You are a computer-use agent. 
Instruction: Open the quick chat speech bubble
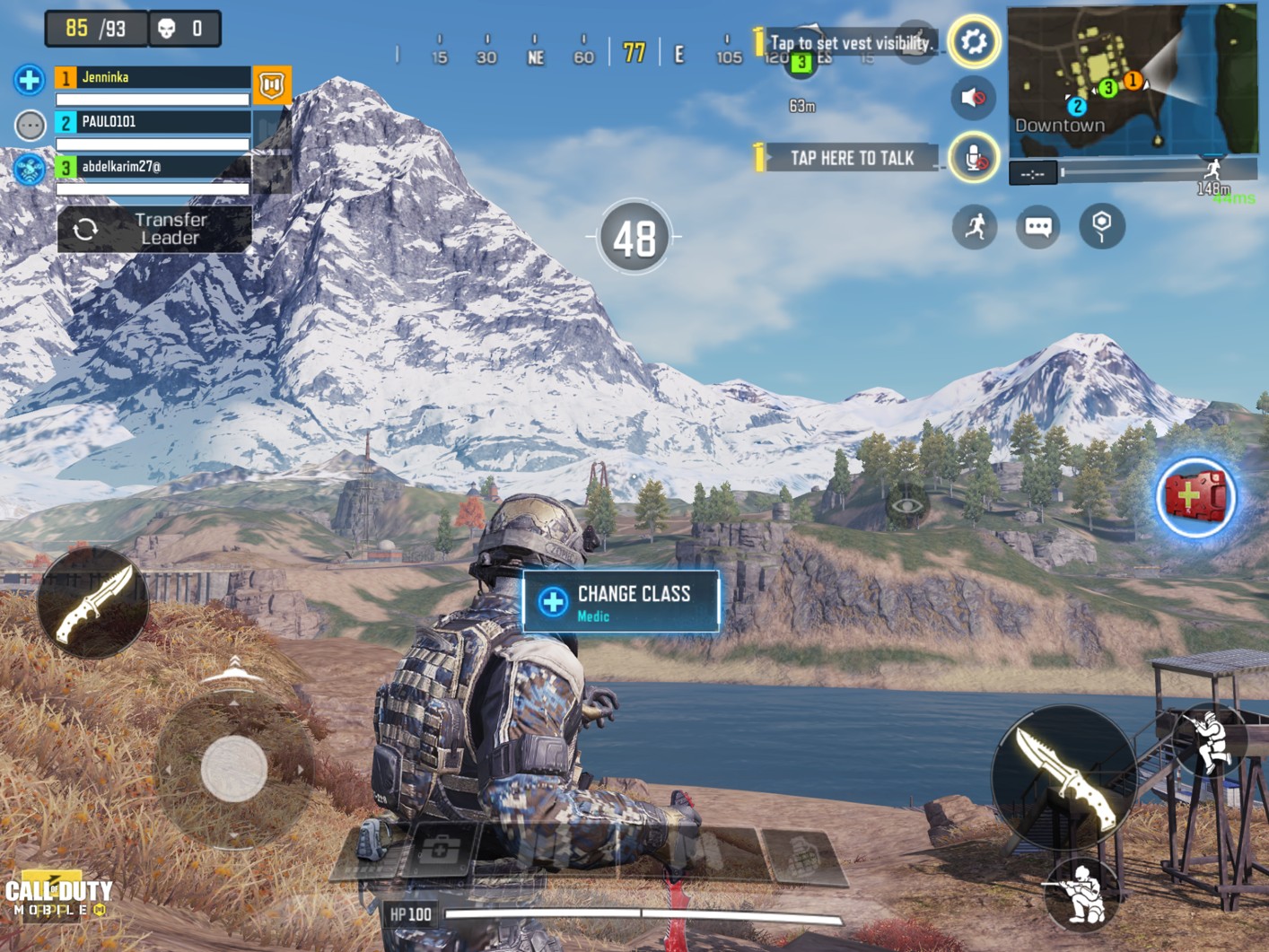click(x=1037, y=226)
